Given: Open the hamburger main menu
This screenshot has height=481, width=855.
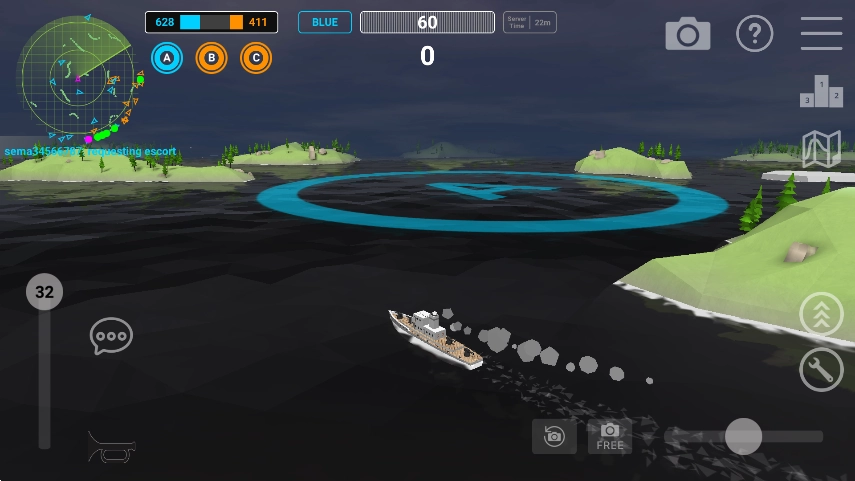Looking at the screenshot, I should [821, 34].
